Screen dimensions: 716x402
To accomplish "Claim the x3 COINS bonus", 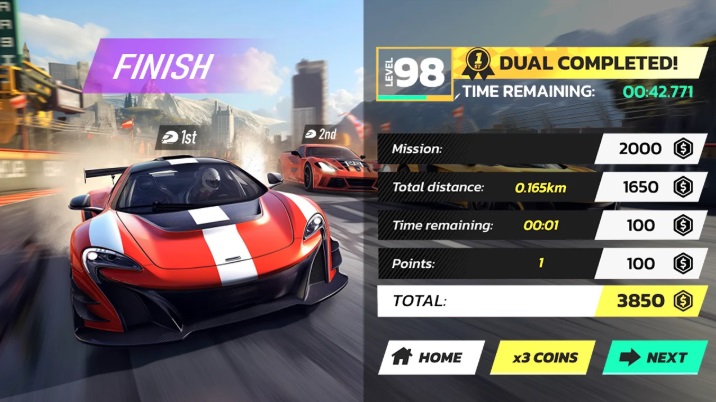I will point(541,357).
